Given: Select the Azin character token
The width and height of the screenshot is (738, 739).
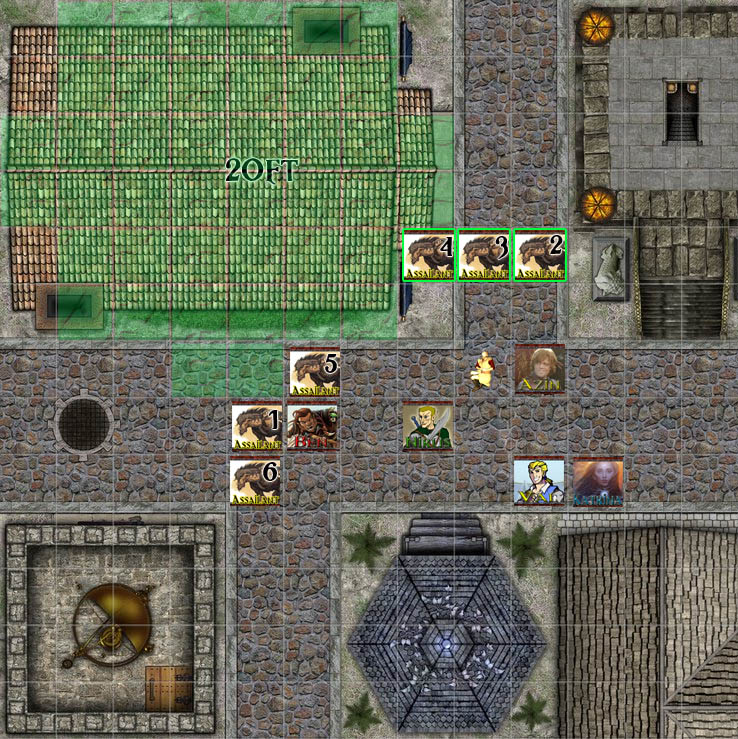Looking at the screenshot, I should click(x=540, y=370).
